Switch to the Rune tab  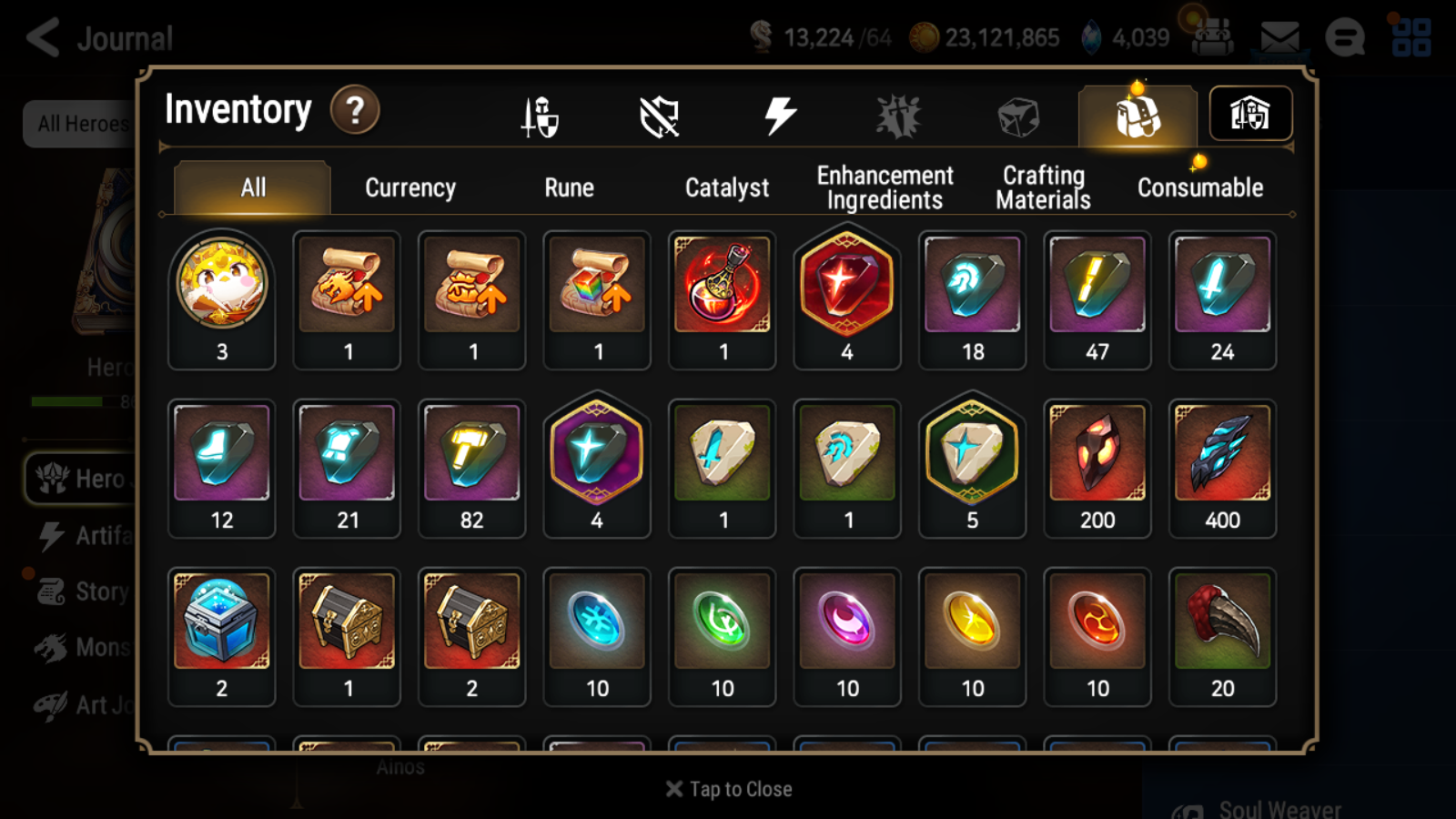point(569,187)
